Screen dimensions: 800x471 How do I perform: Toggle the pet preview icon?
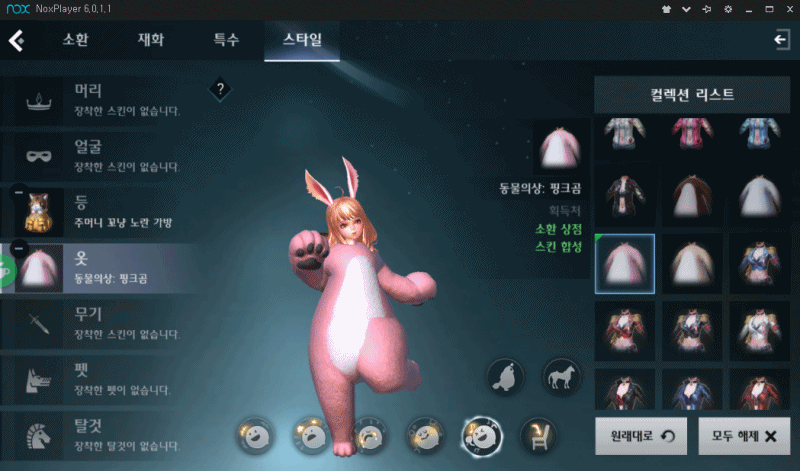pos(506,377)
